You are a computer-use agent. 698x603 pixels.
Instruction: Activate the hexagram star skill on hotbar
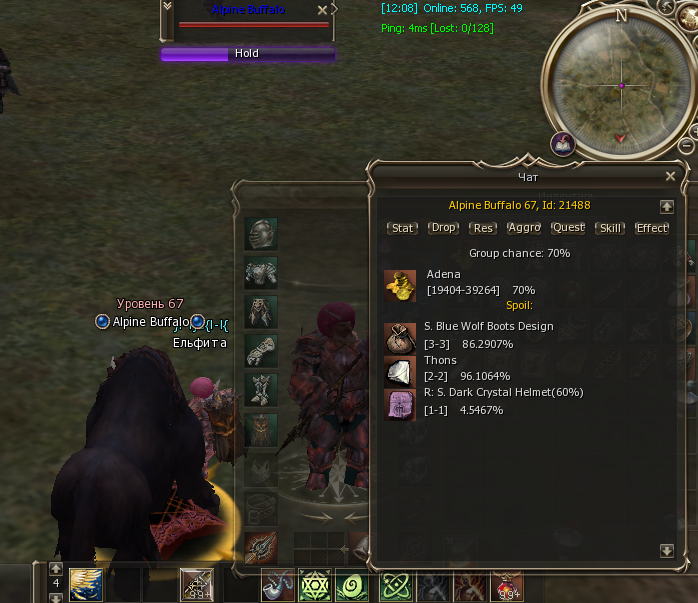(314, 585)
